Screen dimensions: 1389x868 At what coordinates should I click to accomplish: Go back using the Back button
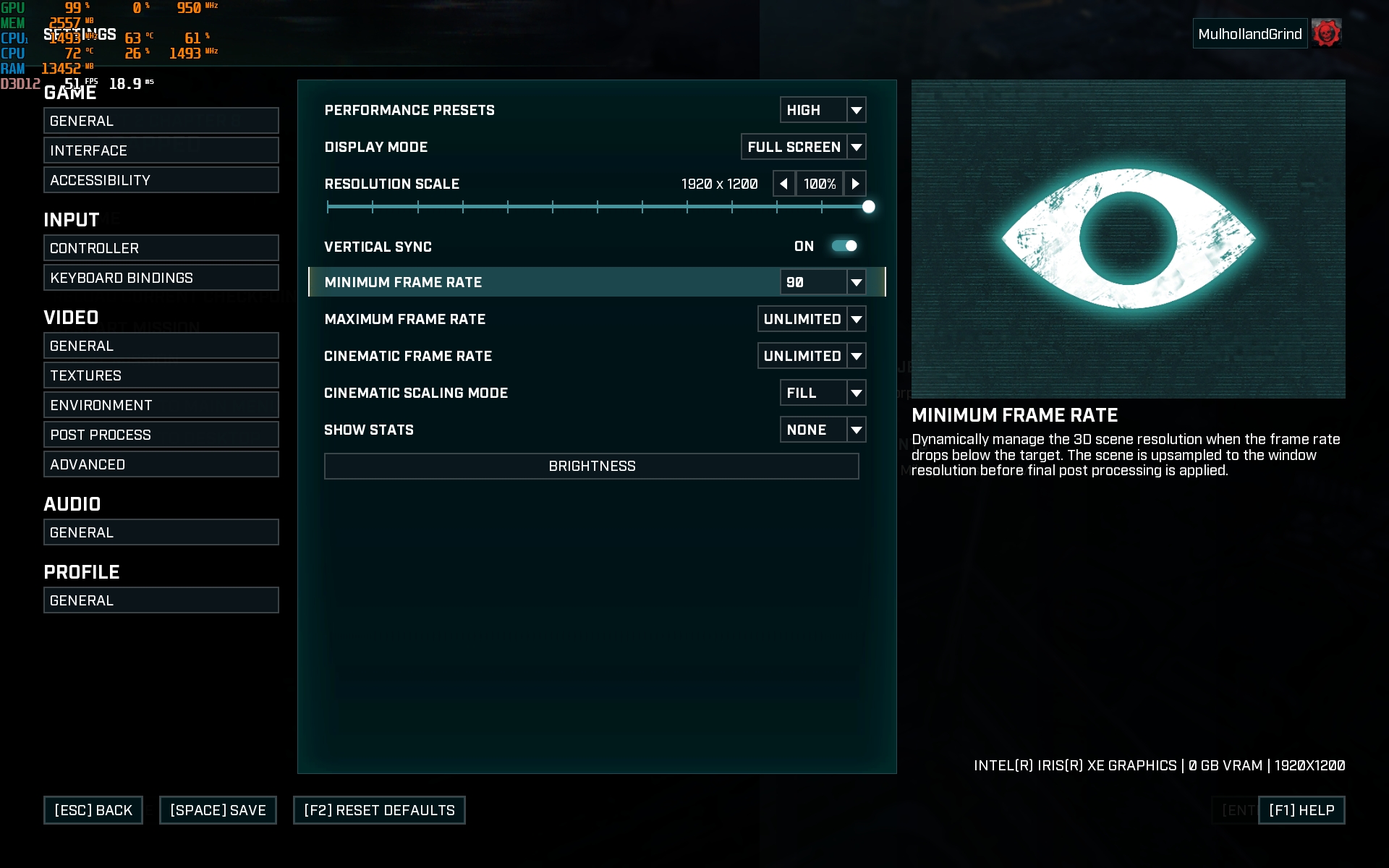93,810
